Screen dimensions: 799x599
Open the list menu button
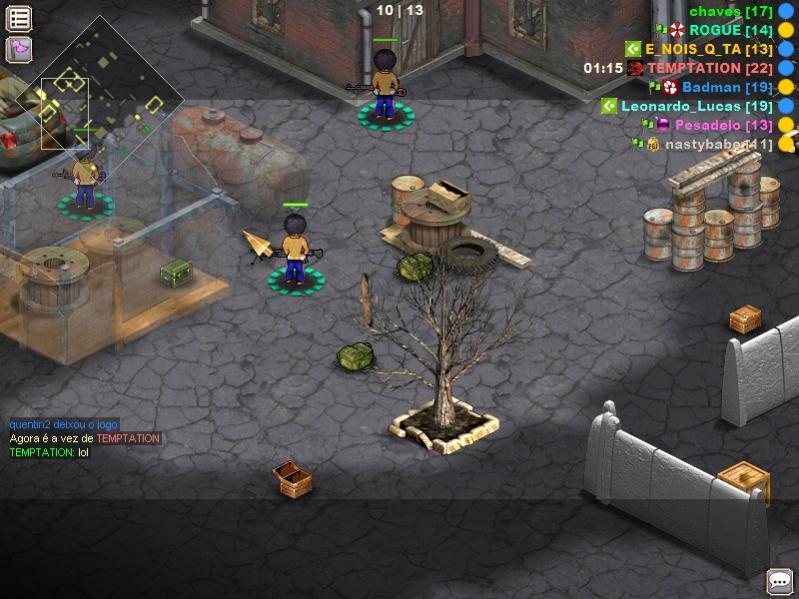pos(19,18)
